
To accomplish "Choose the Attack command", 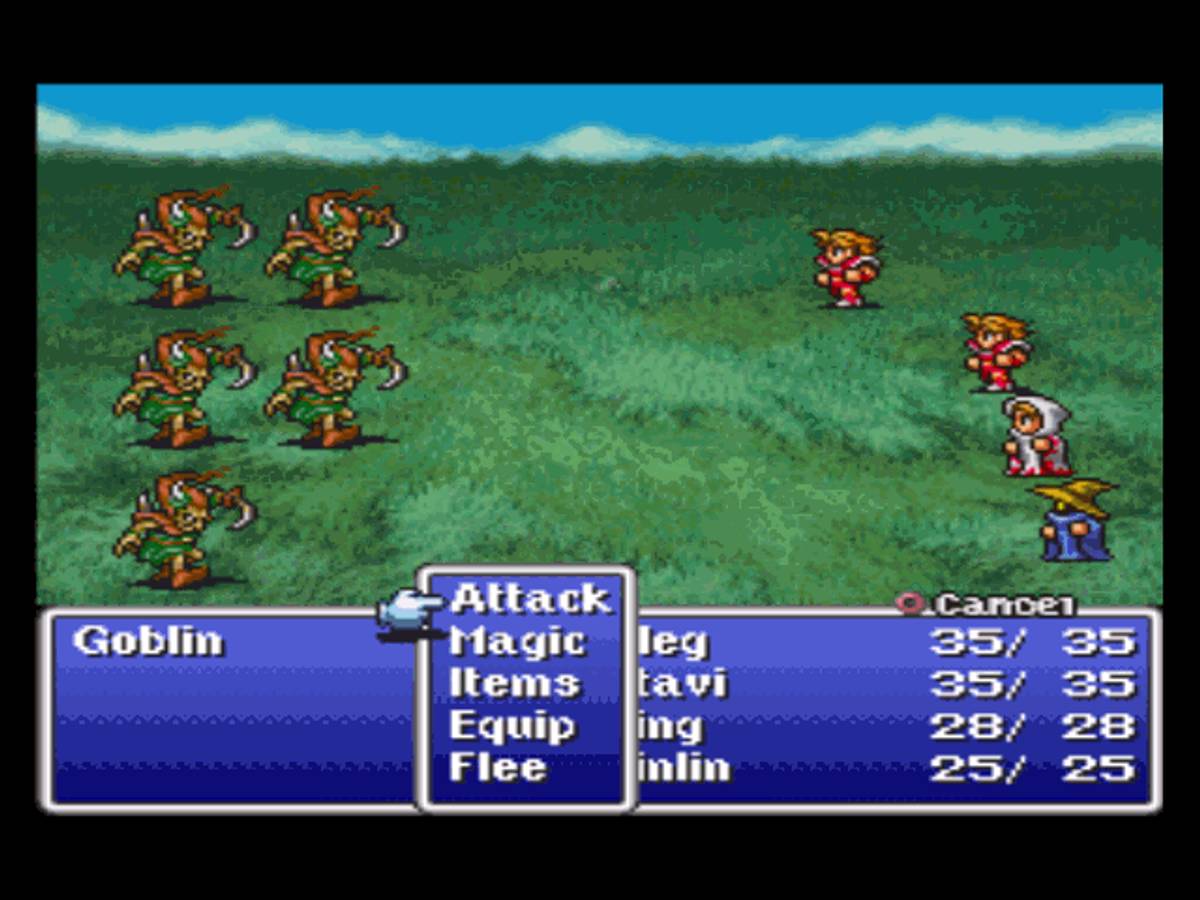I will pyautogui.click(x=529, y=599).
